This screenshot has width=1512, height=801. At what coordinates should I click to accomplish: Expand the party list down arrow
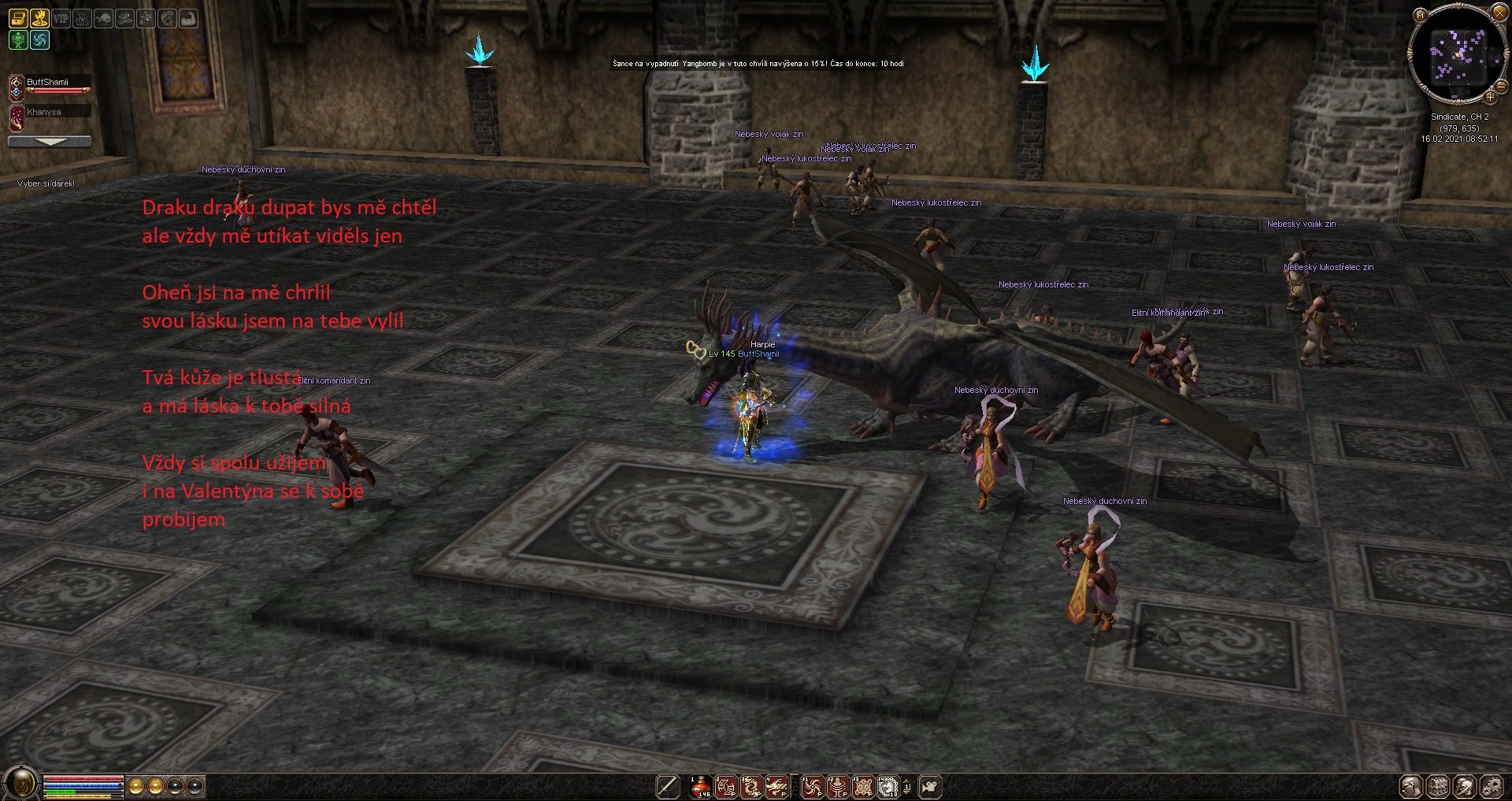pyautogui.click(x=50, y=142)
